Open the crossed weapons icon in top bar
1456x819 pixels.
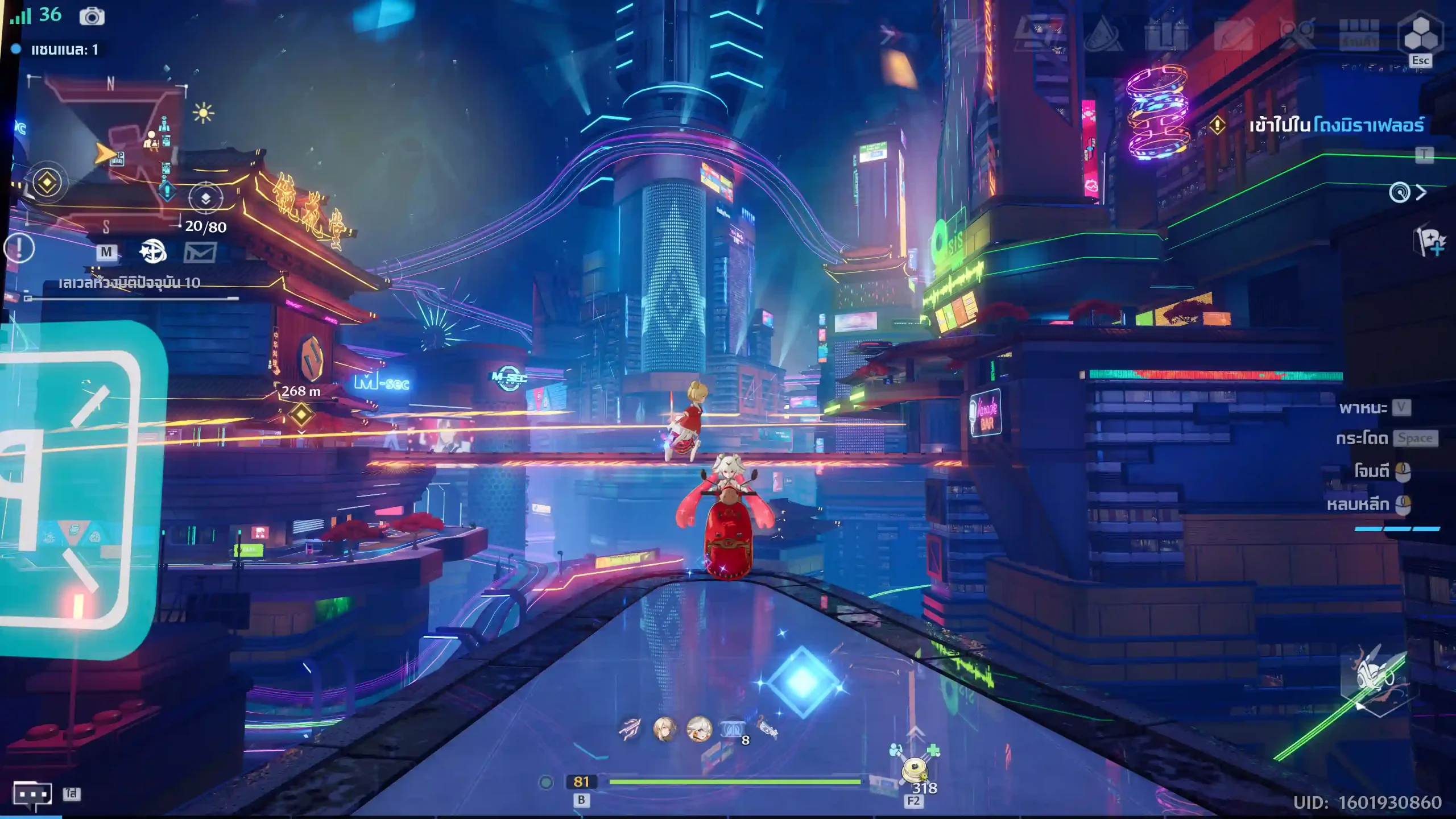[x=1297, y=34]
